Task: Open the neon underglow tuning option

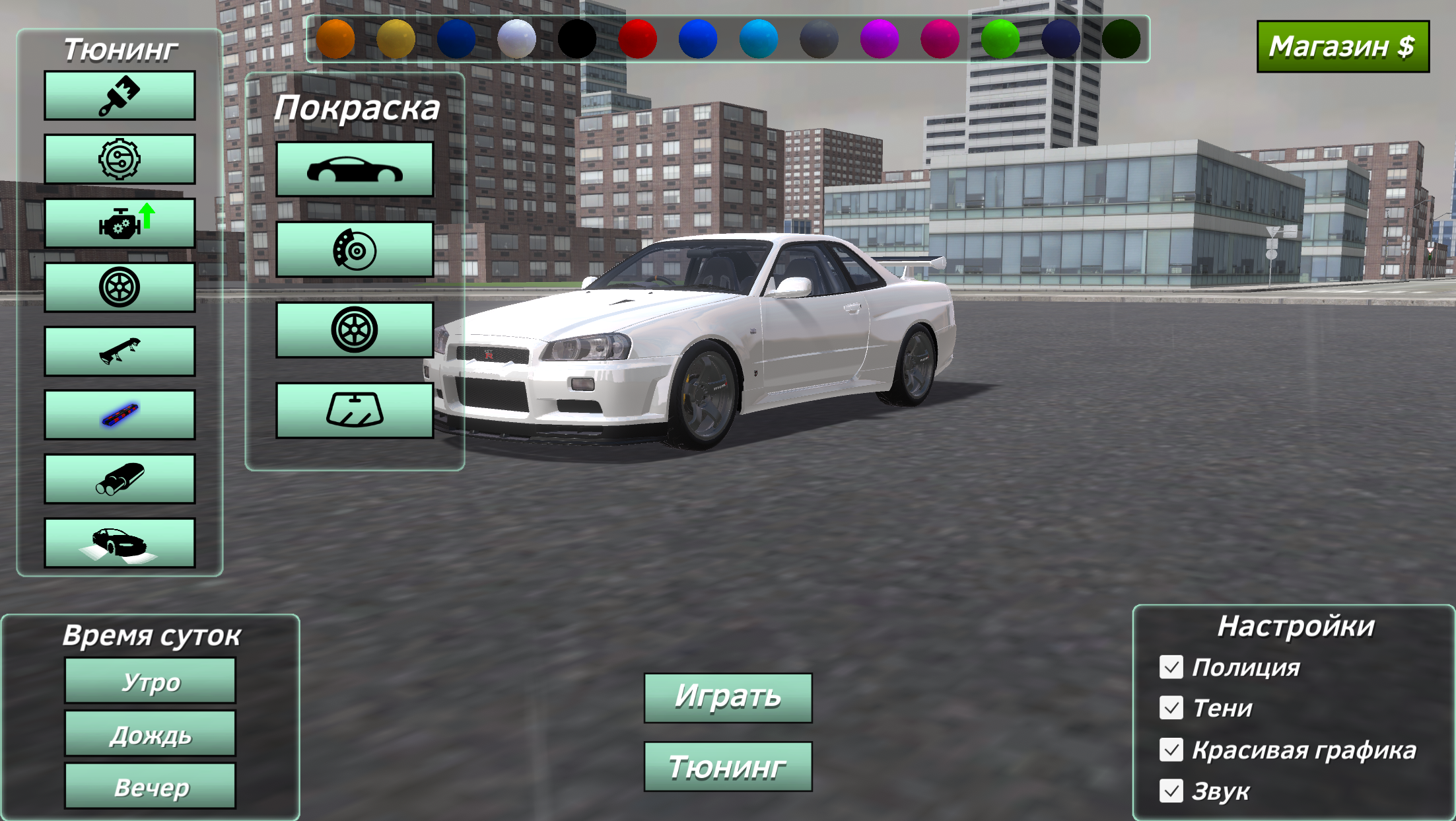Action: pyautogui.click(x=119, y=413)
